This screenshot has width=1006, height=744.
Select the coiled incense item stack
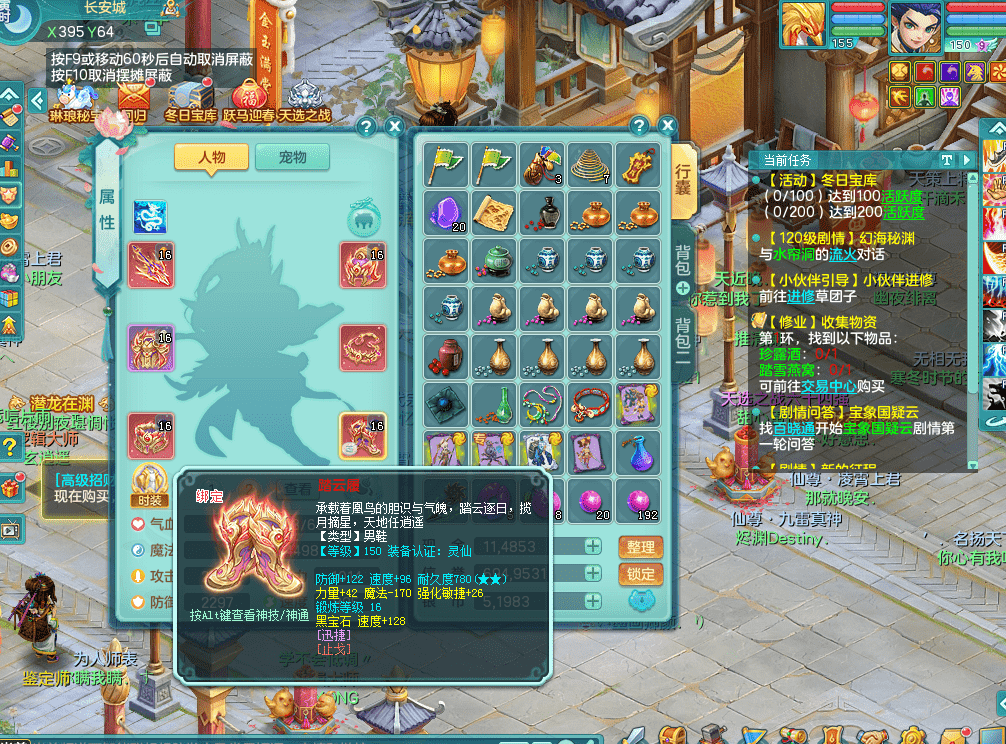click(x=590, y=164)
